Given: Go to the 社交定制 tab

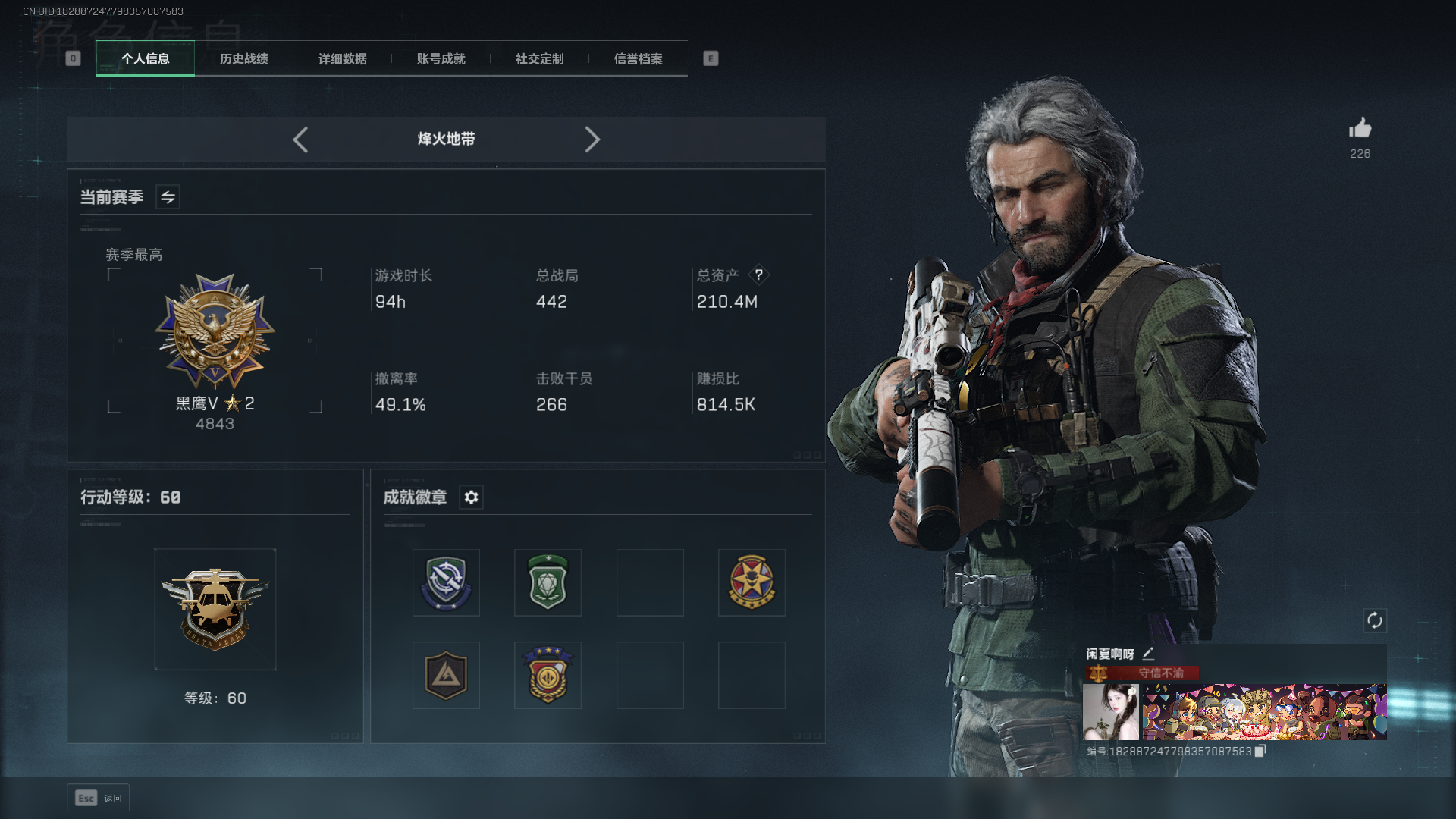Looking at the screenshot, I should (x=539, y=59).
